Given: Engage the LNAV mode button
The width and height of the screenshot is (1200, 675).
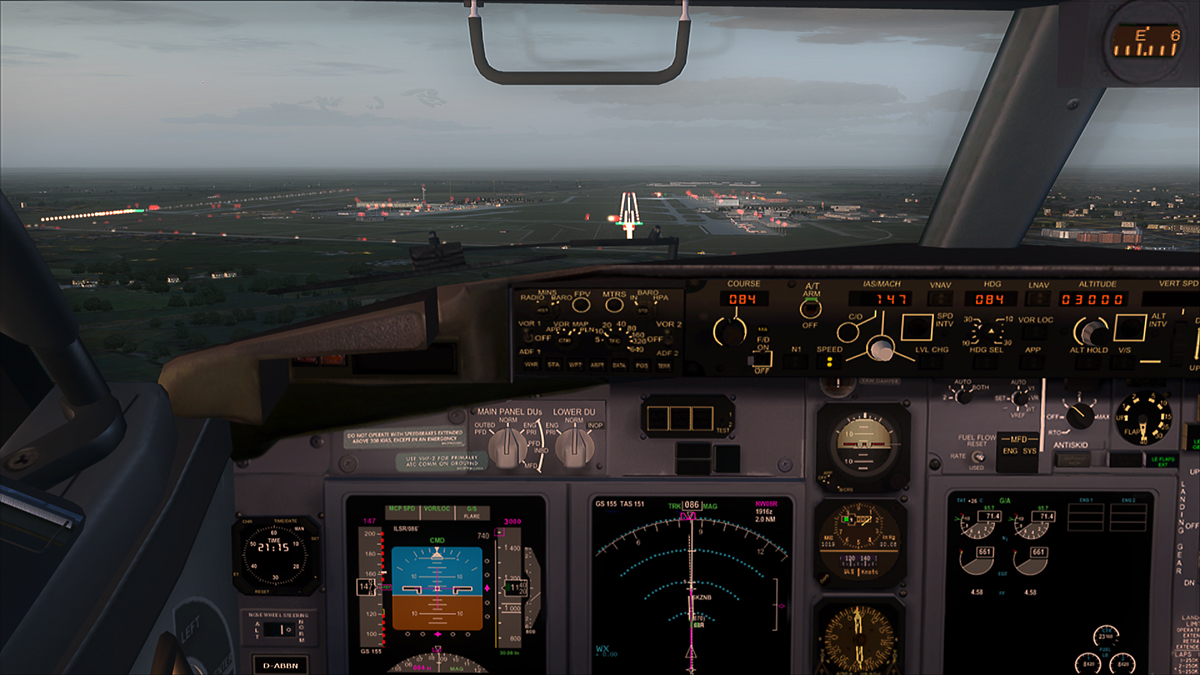Looking at the screenshot, I should [x=1037, y=299].
